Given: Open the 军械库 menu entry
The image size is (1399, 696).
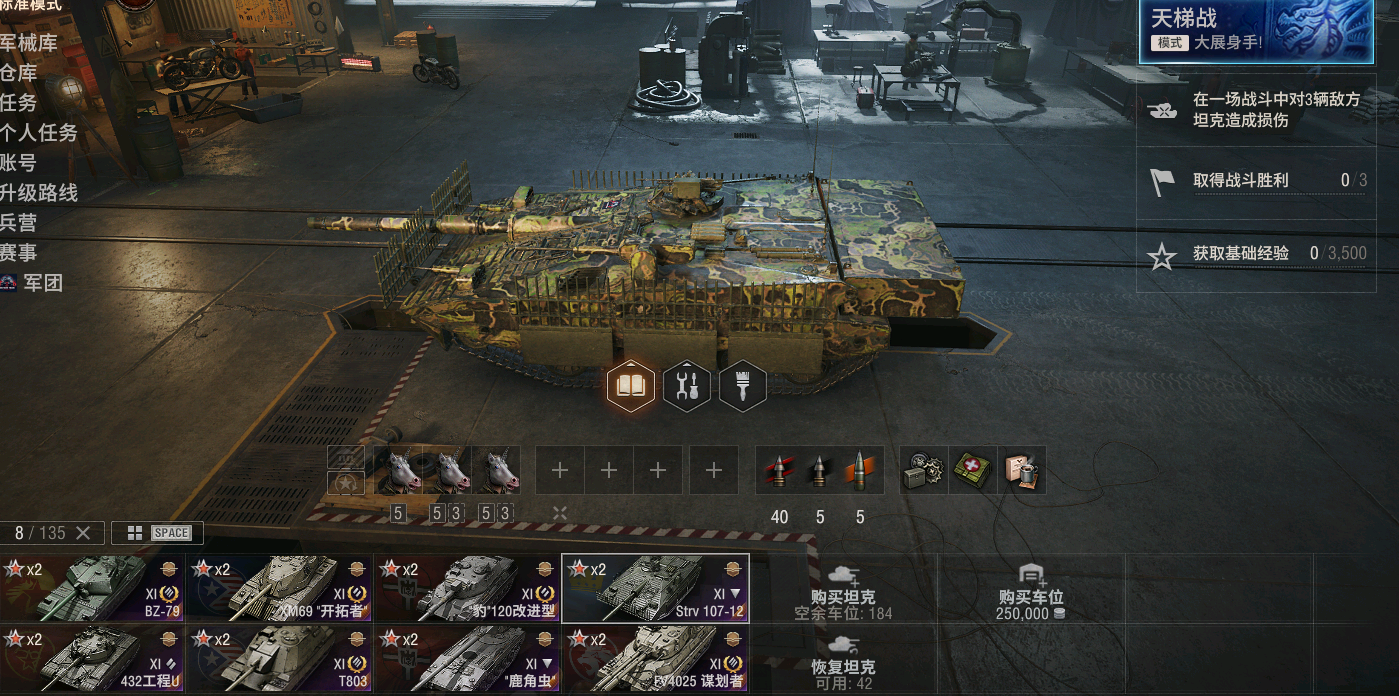Looking at the screenshot, I should tap(29, 43).
